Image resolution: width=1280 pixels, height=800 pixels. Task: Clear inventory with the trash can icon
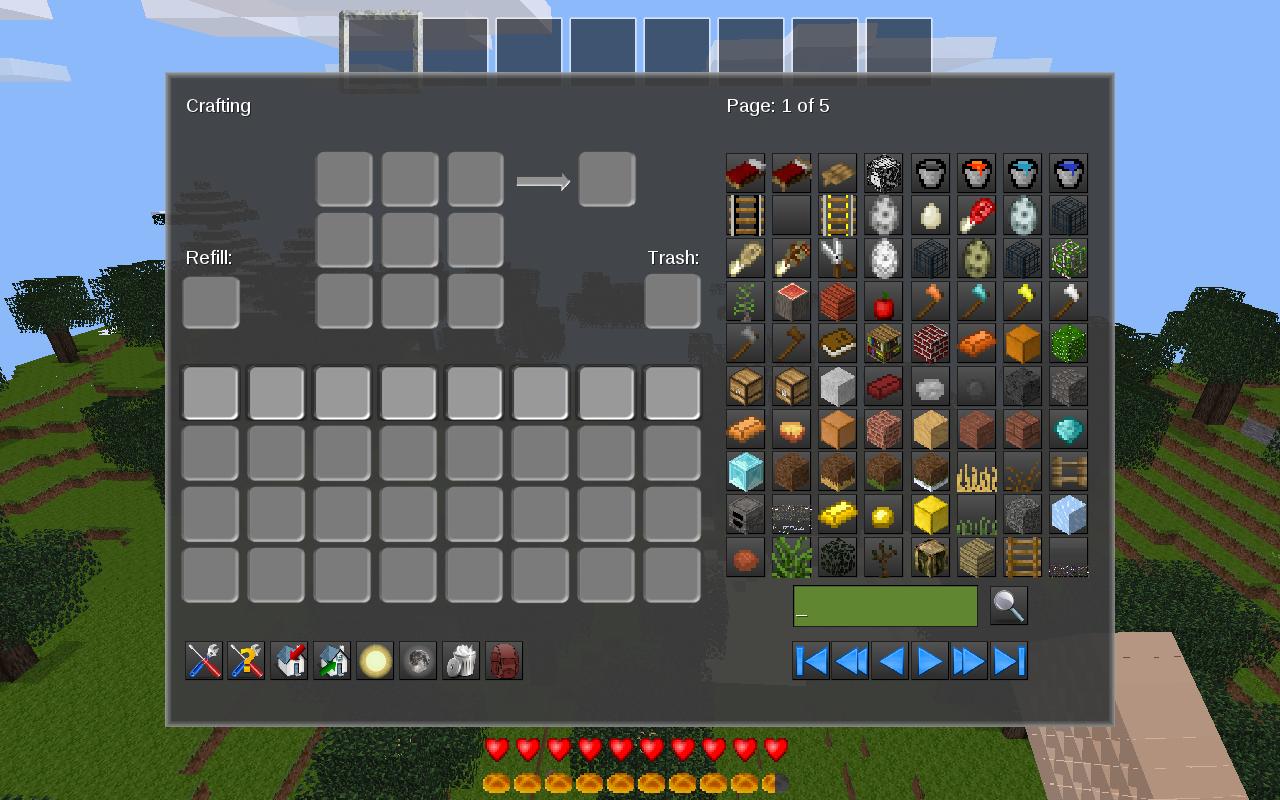tap(460, 660)
